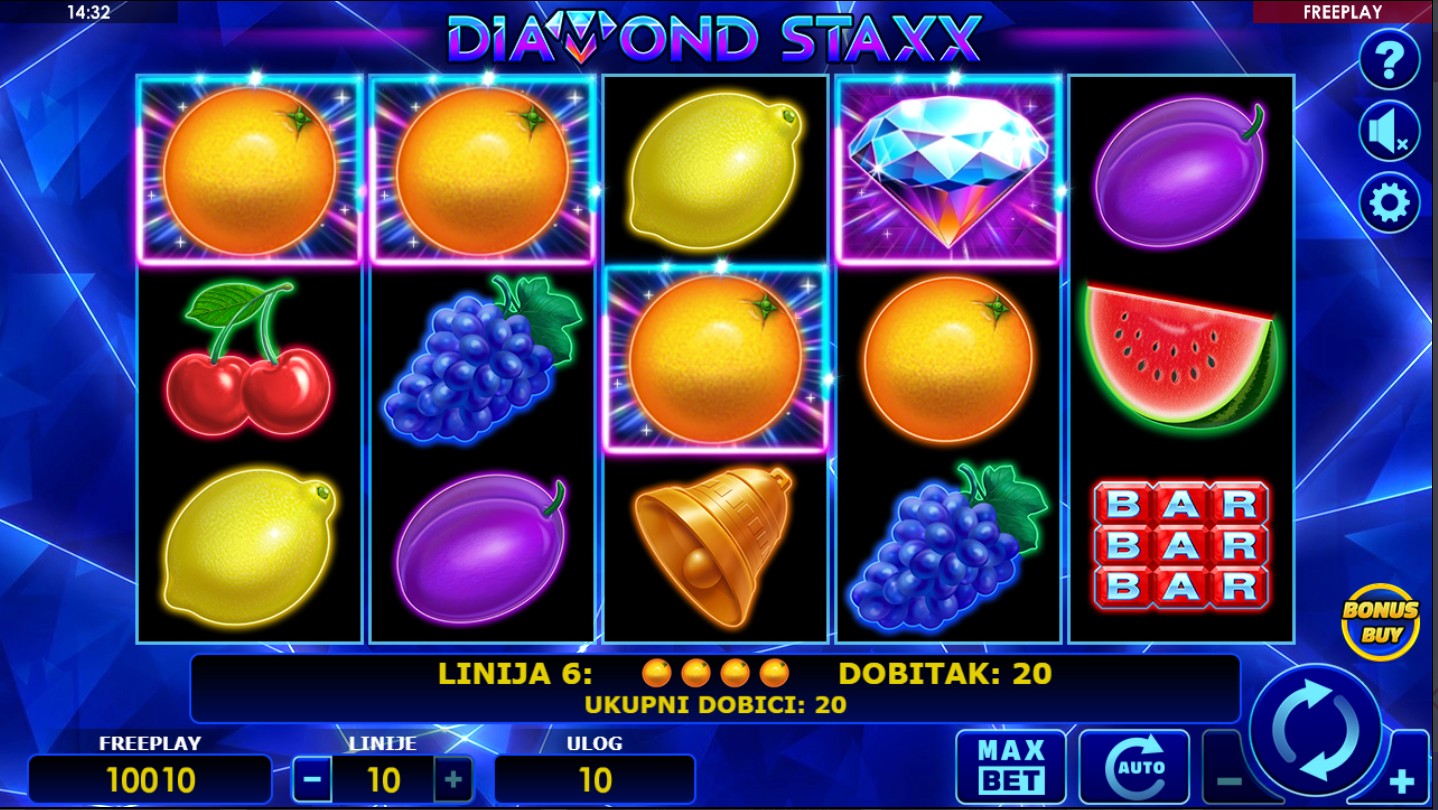Activate the Max Bet button
The width and height of the screenshot is (1438, 810).
1010,766
